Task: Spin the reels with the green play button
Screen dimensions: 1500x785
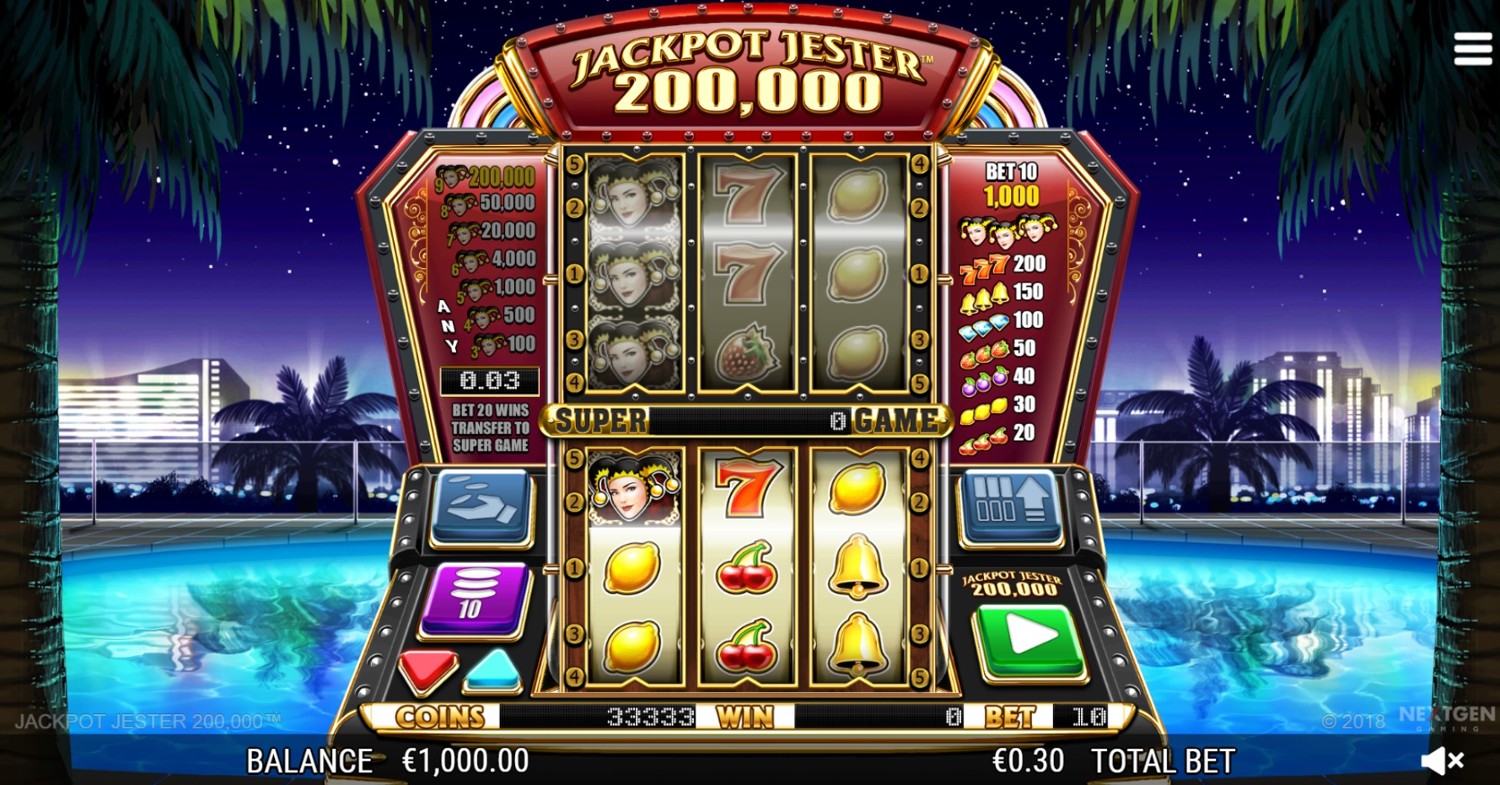Action: click(1031, 641)
